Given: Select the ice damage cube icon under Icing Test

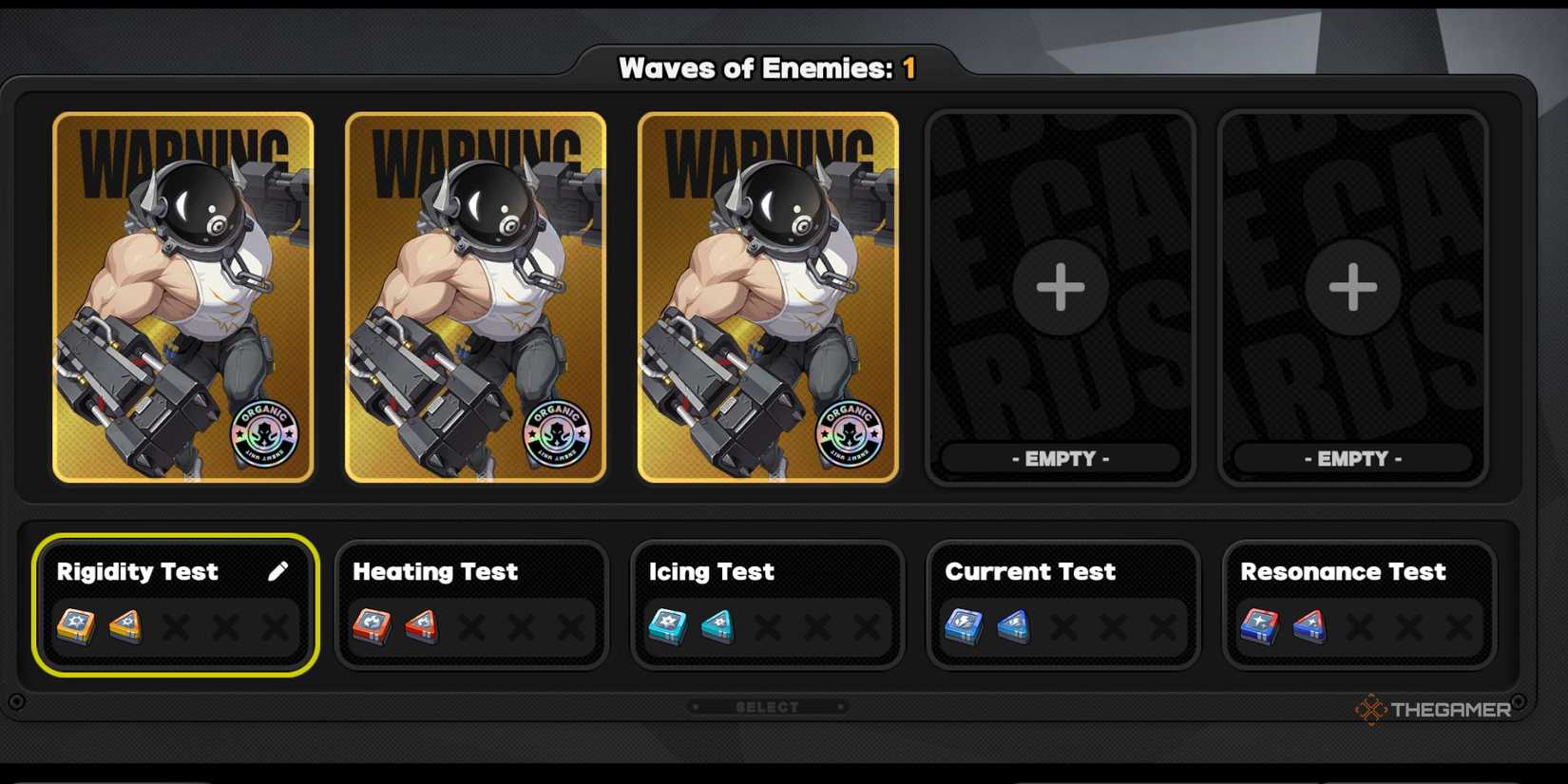Looking at the screenshot, I should click(668, 626).
